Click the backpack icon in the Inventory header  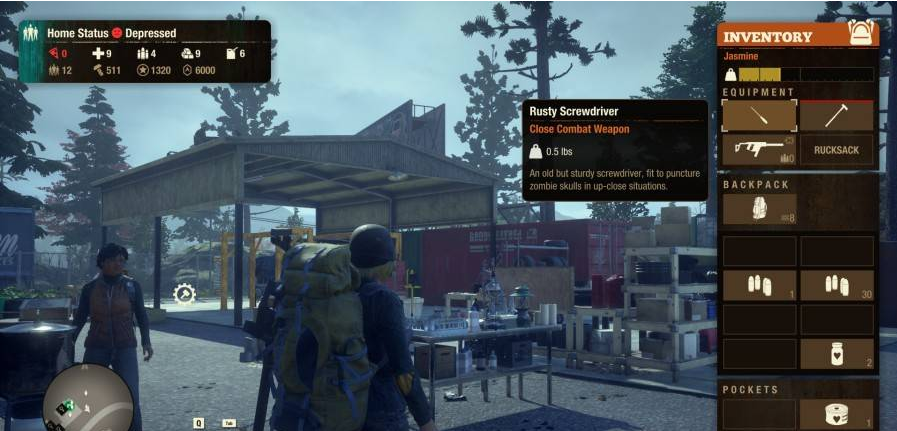[x=860, y=33]
